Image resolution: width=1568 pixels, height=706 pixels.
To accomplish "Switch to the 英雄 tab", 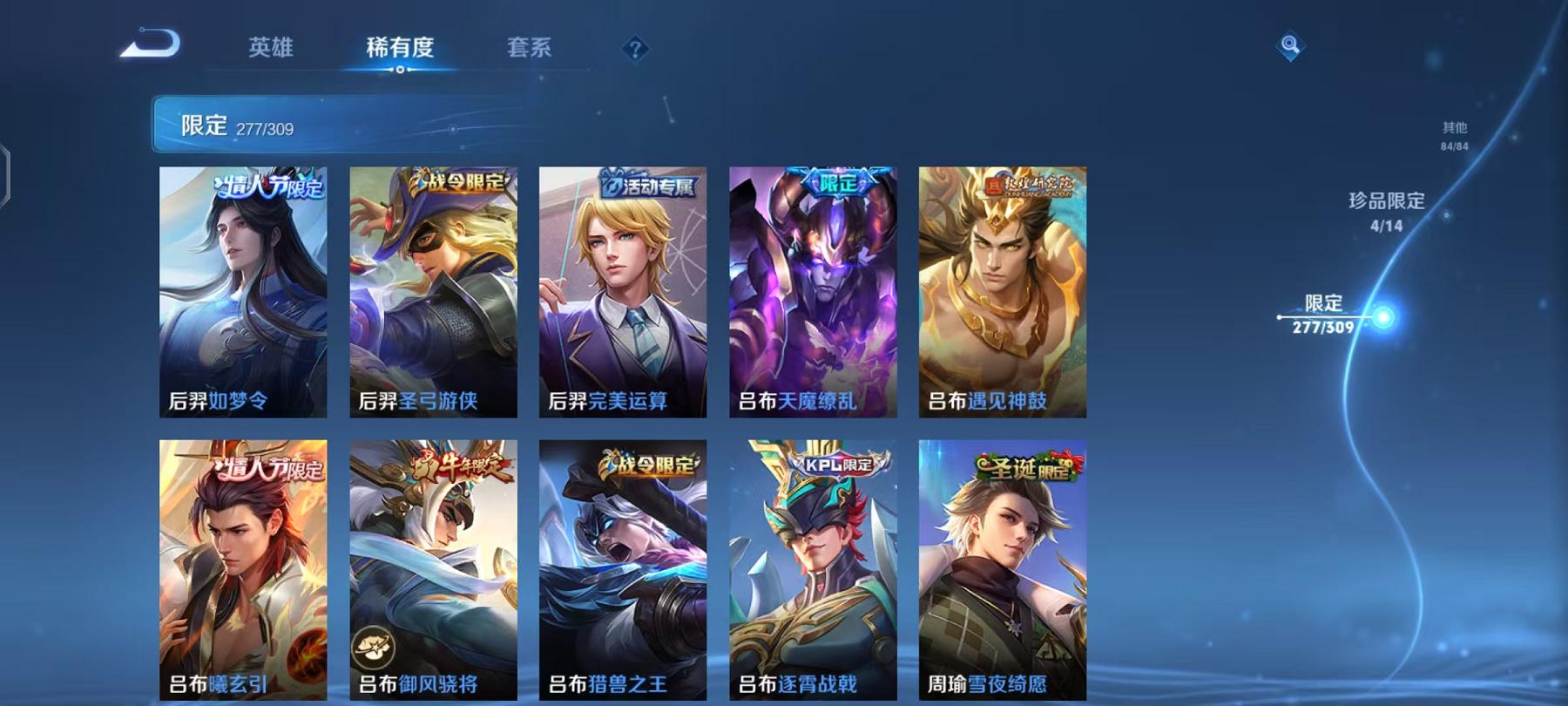I will point(270,50).
